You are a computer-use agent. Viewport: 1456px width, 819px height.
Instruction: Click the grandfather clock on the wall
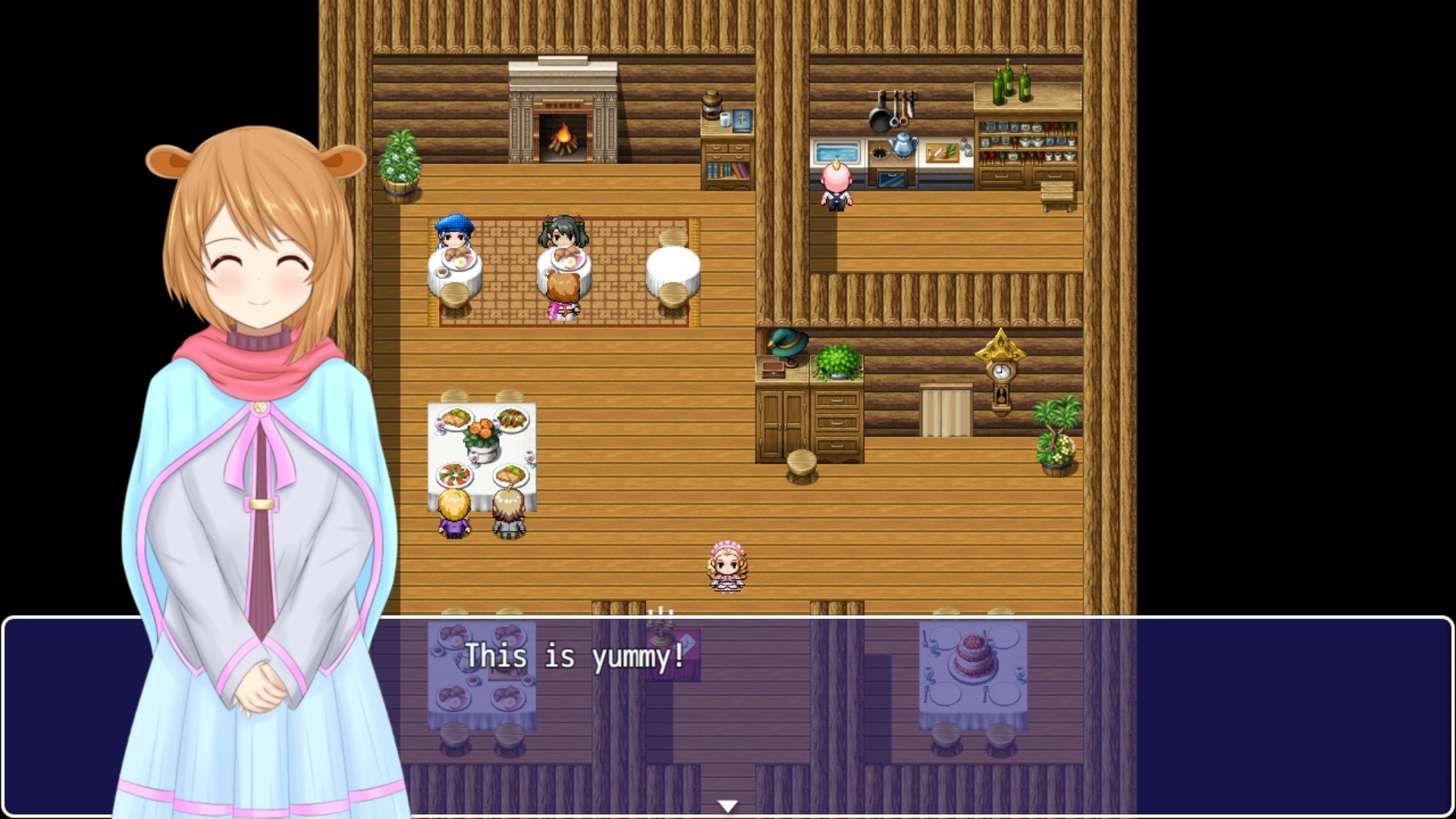pos(1001,372)
